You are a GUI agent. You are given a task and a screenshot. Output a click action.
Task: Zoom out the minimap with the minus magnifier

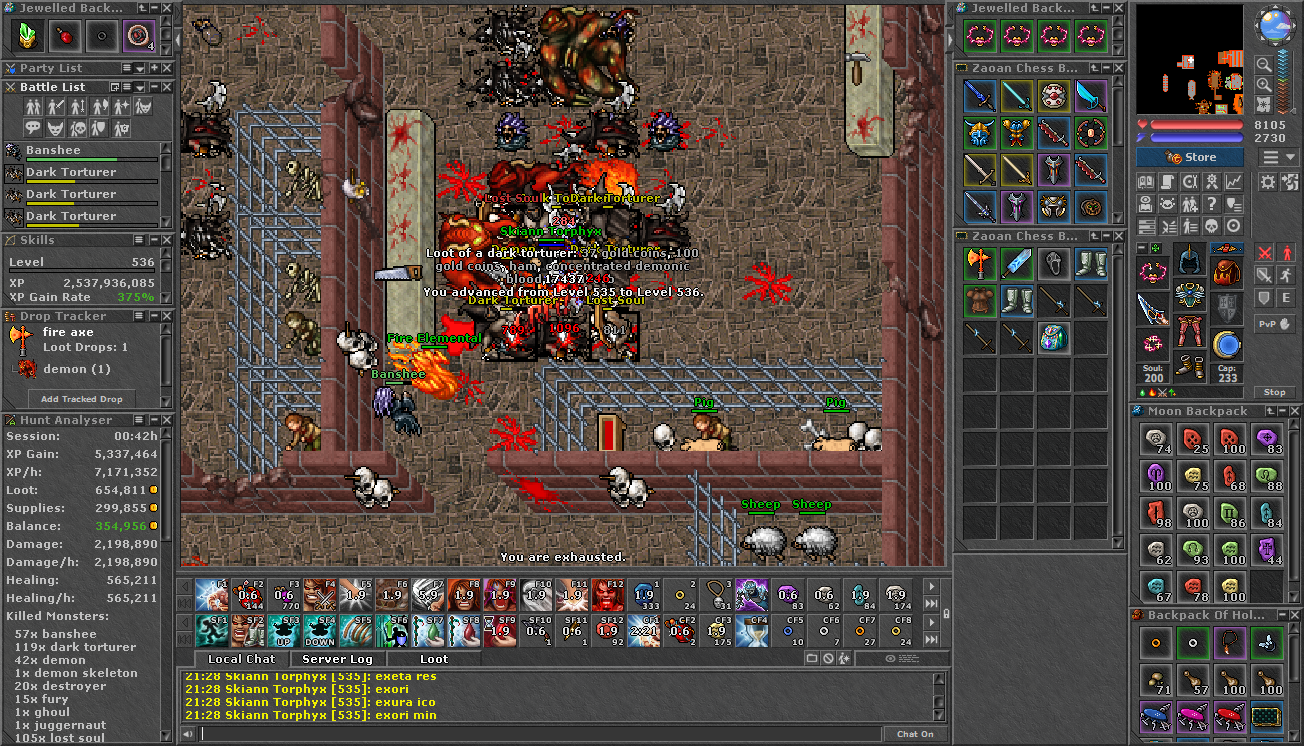[1265, 64]
